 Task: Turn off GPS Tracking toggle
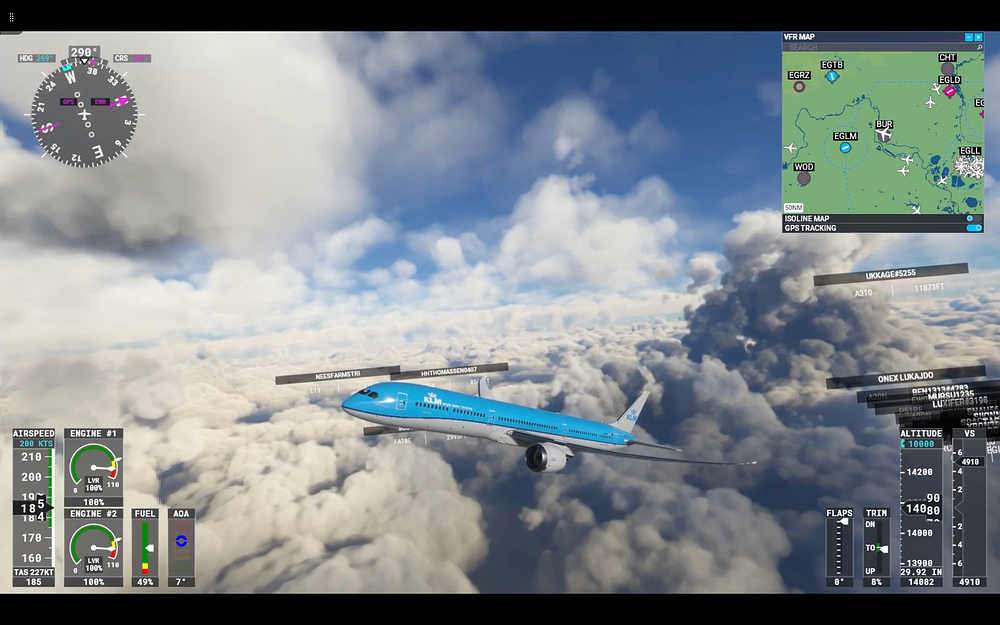[973, 228]
